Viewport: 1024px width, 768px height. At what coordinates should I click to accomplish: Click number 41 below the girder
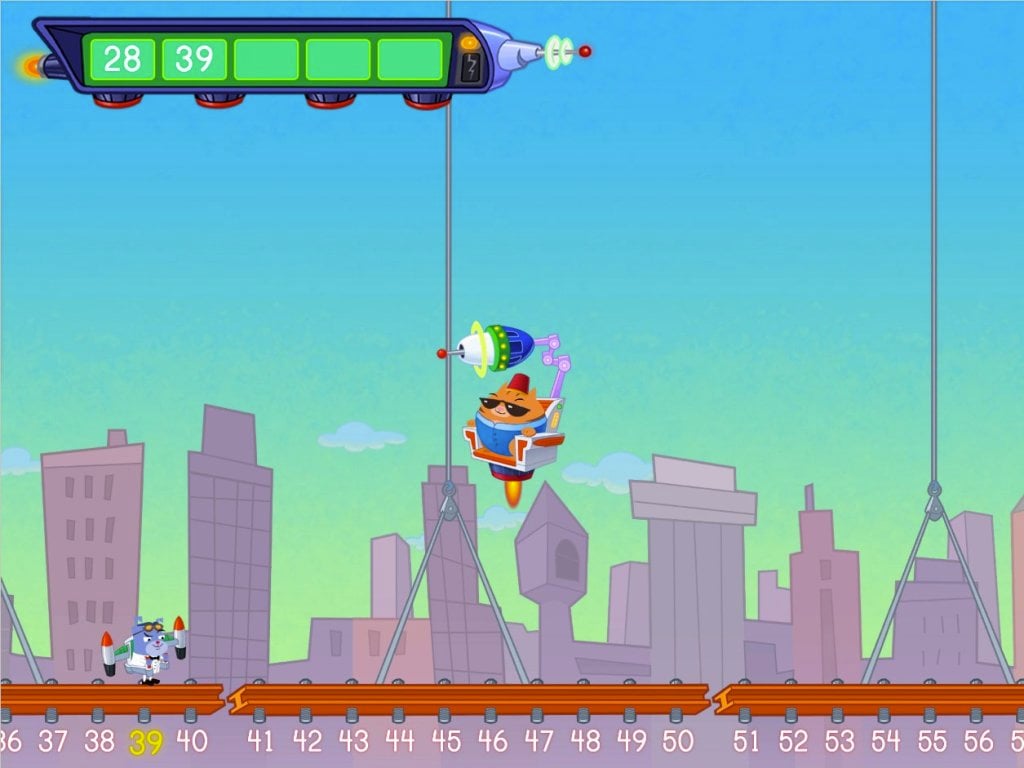(x=260, y=741)
